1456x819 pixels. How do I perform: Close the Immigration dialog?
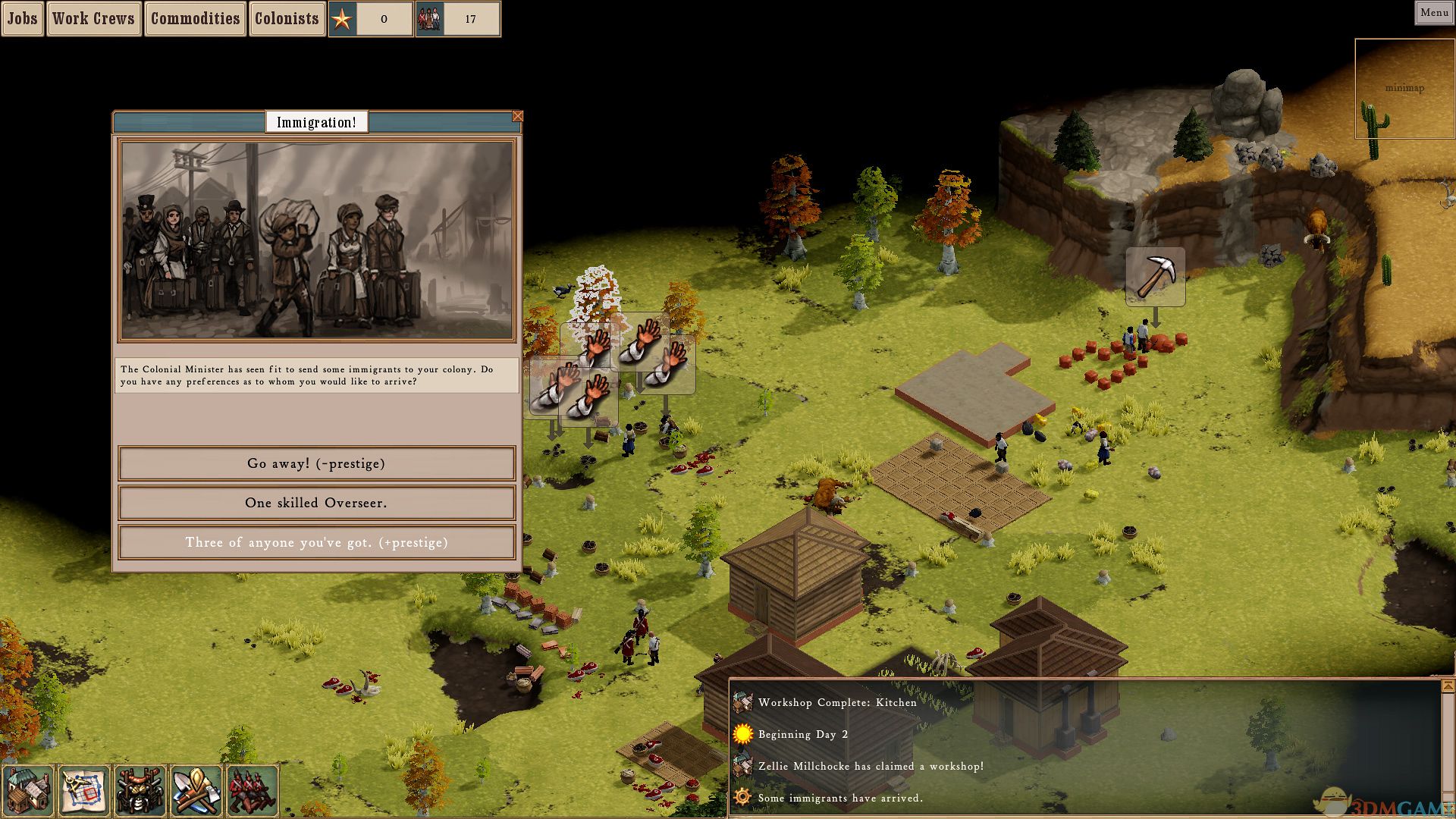coord(517,116)
